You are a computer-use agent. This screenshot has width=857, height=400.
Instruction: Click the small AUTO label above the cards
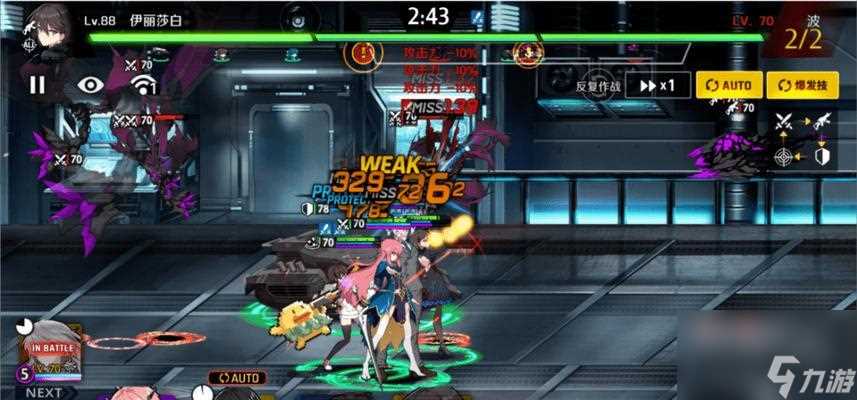(237, 378)
